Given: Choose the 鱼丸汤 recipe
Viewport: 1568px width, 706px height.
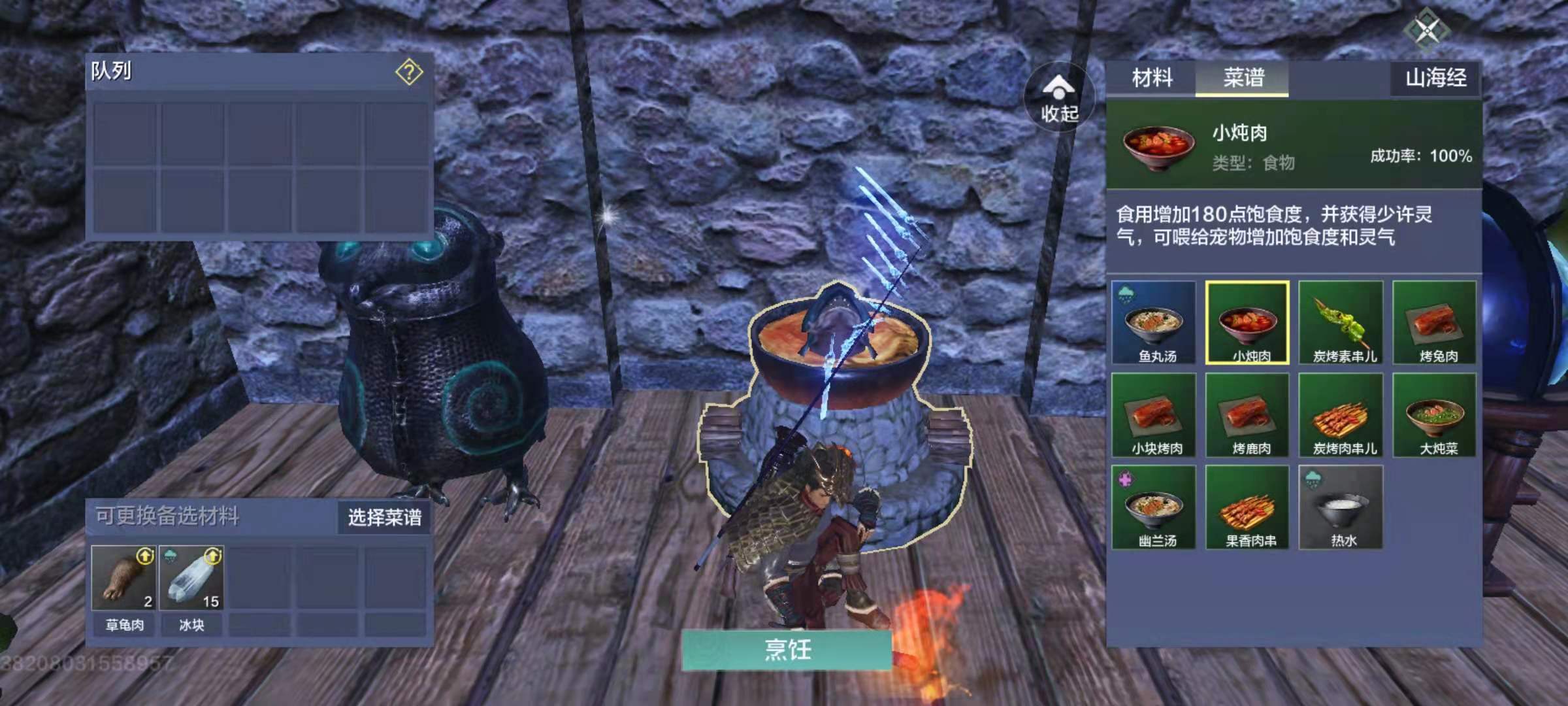Looking at the screenshot, I should click(1154, 323).
